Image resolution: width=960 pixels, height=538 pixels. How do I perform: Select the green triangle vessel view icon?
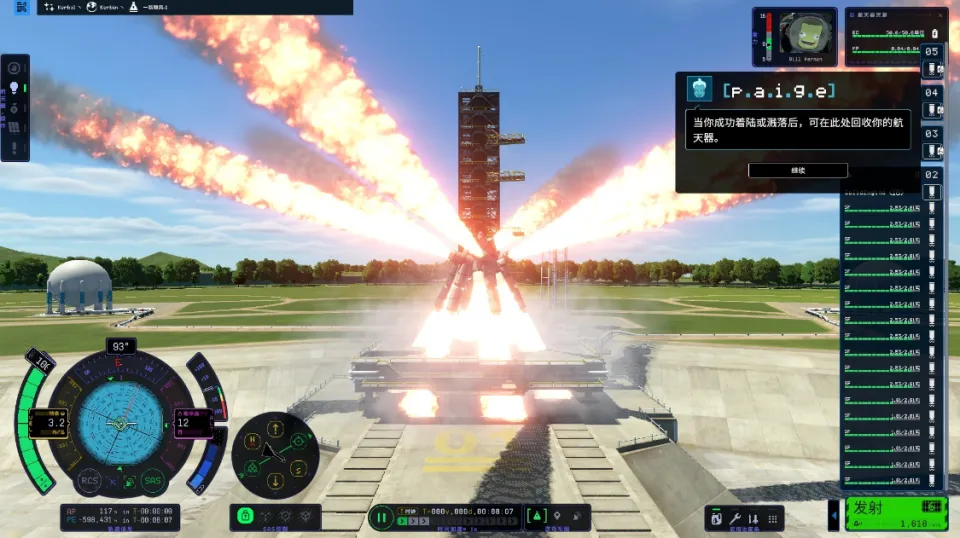pyautogui.click(x=535, y=517)
